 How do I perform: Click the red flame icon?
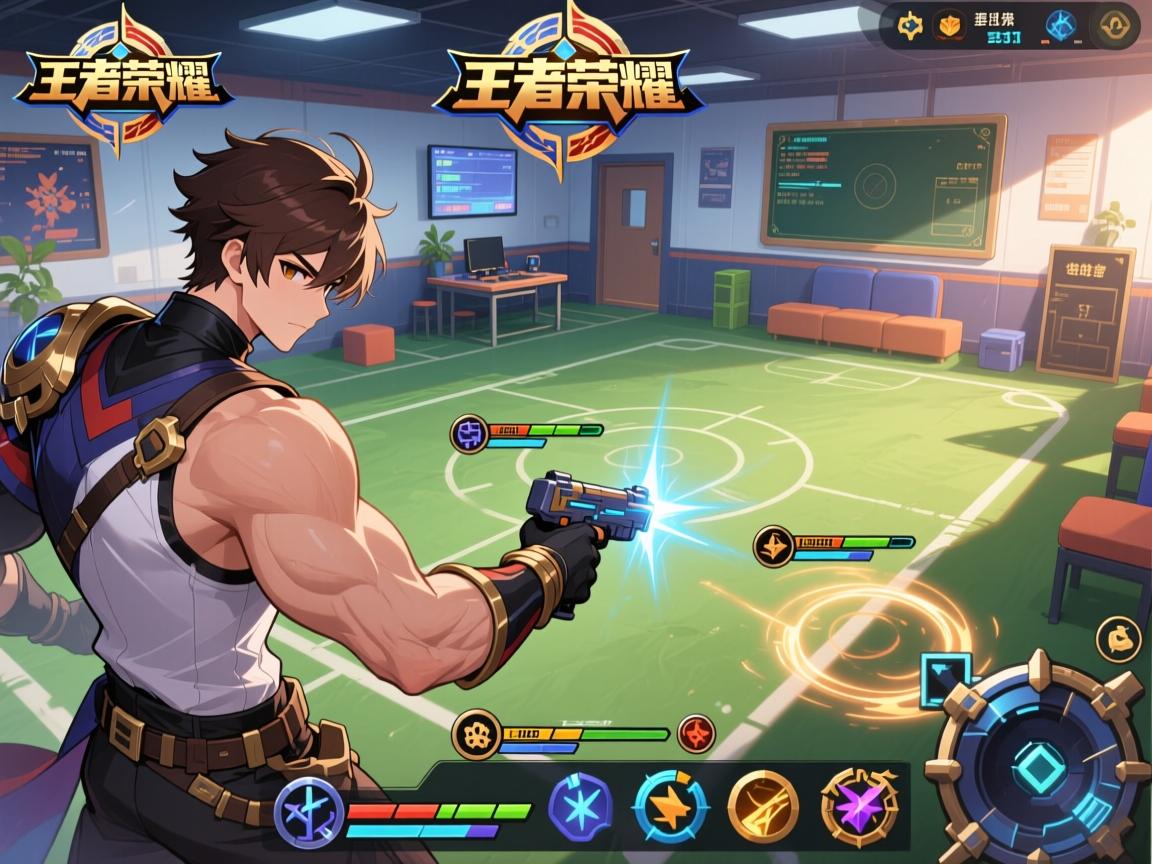pyautogui.click(x=696, y=733)
